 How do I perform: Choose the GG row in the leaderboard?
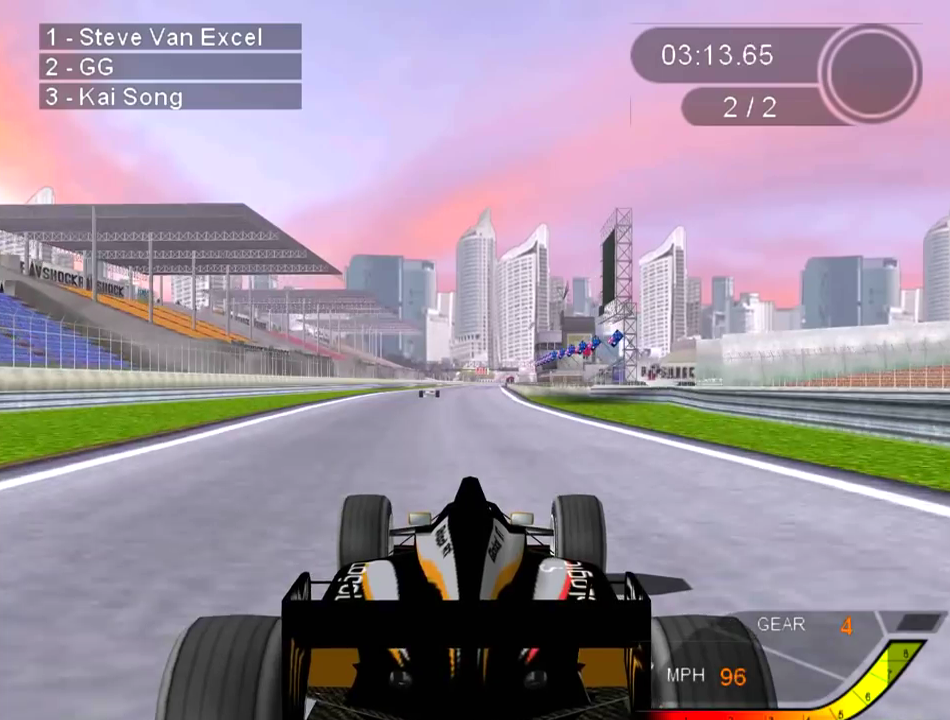pos(170,67)
